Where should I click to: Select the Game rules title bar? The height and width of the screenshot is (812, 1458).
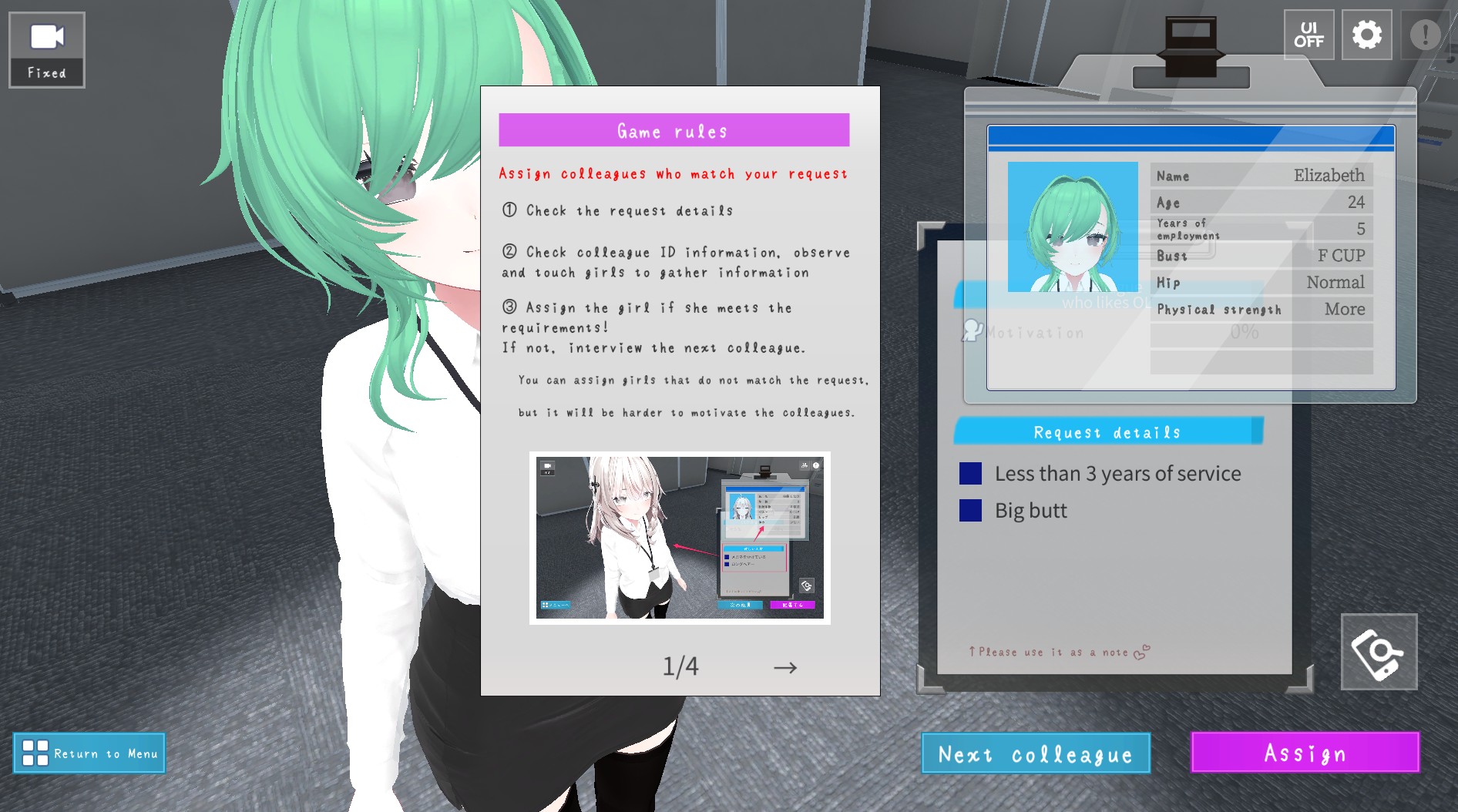[x=674, y=130]
